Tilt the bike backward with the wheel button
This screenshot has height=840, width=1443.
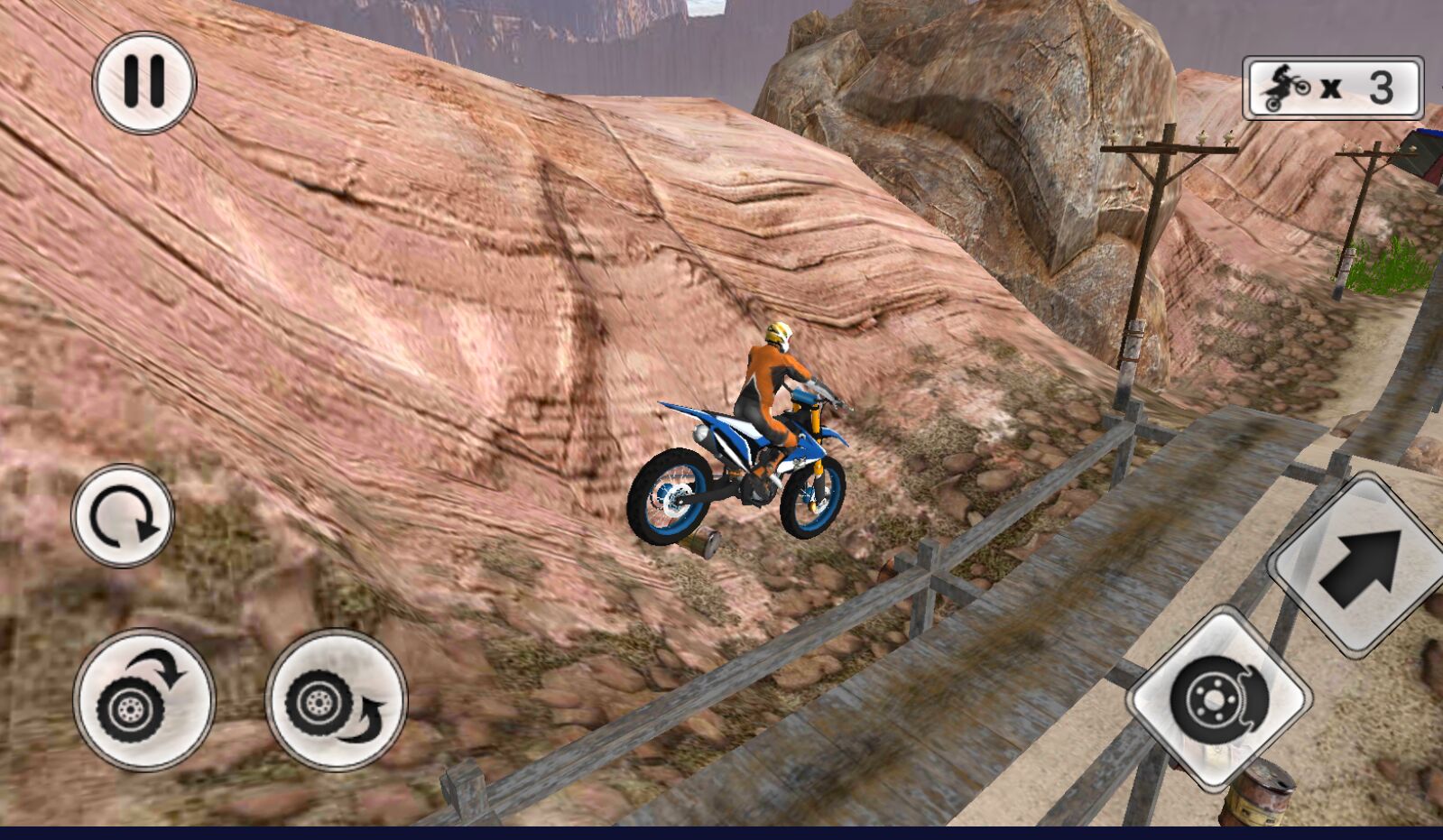pos(336,700)
